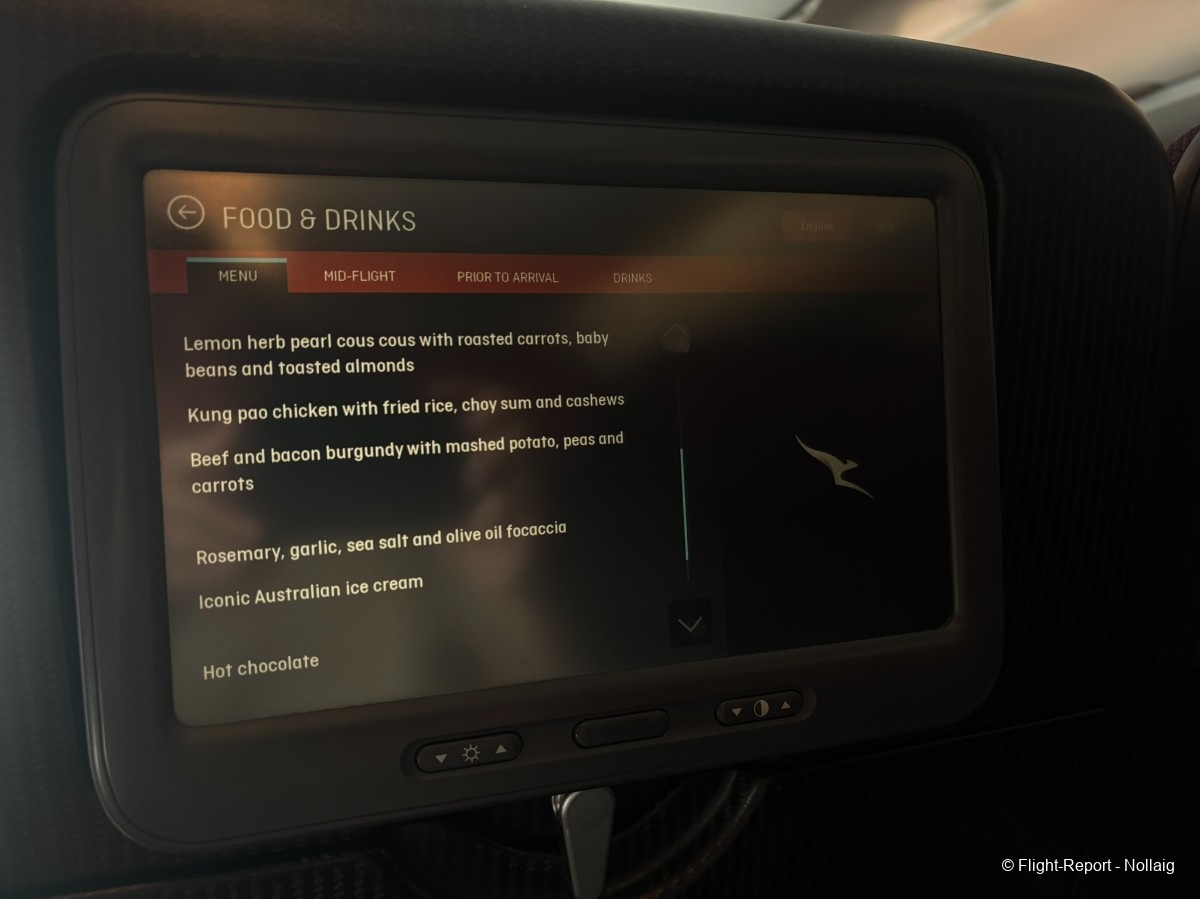Click the scroll-up chevron button

click(x=678, y=335)
